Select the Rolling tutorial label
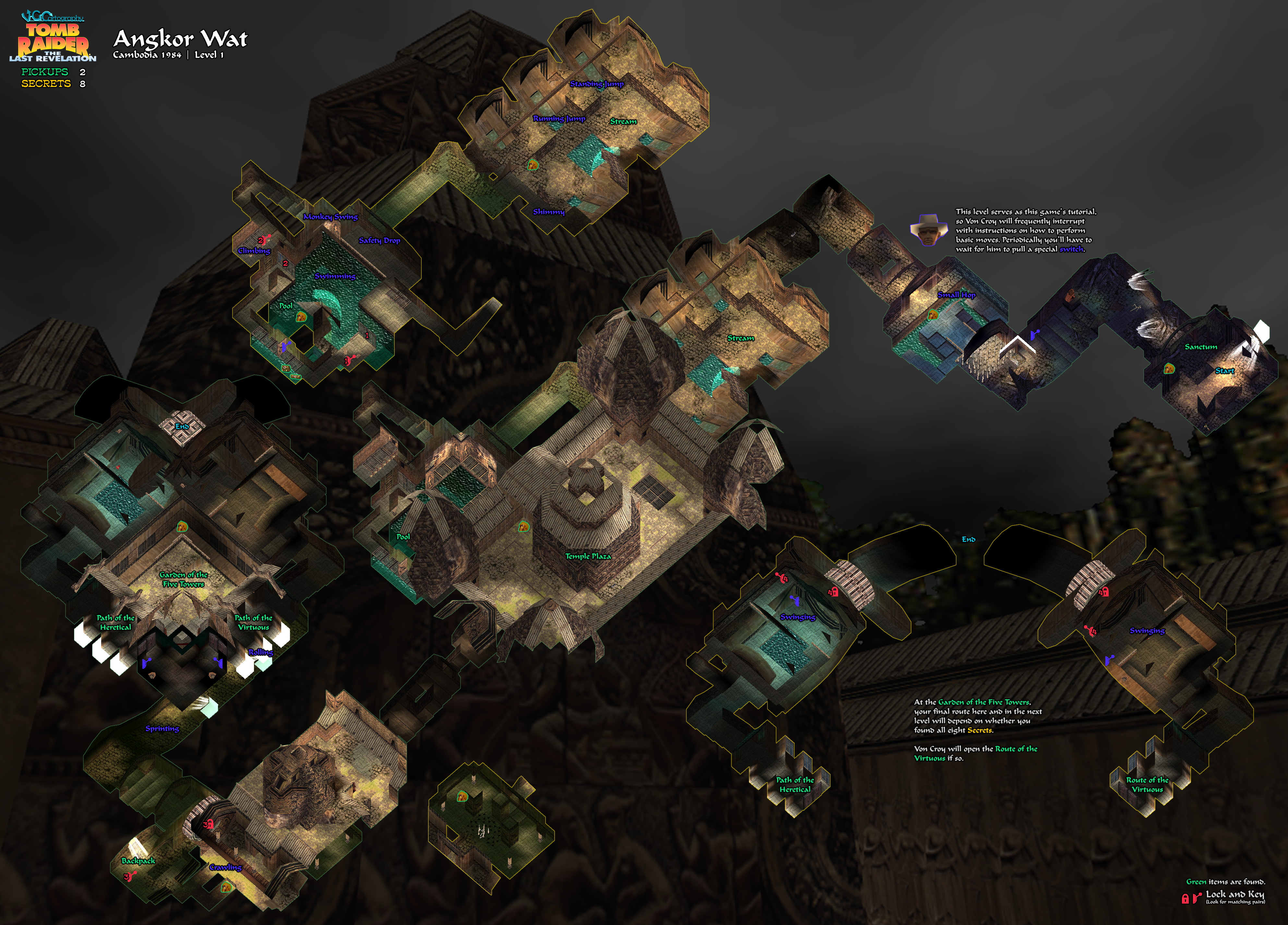The height and width of the screenshot is (925, 1288). click(x=261, y=653)
